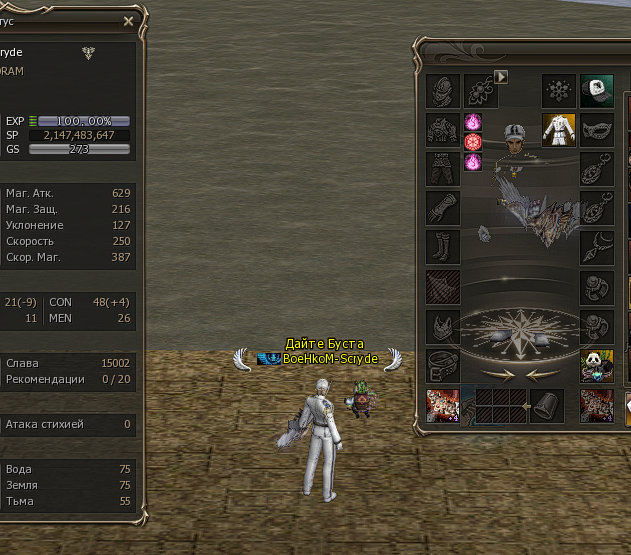The height and width of the screenshot is (555, 631).
Task: Select the empty helmet slot
Action: point(443,91)
